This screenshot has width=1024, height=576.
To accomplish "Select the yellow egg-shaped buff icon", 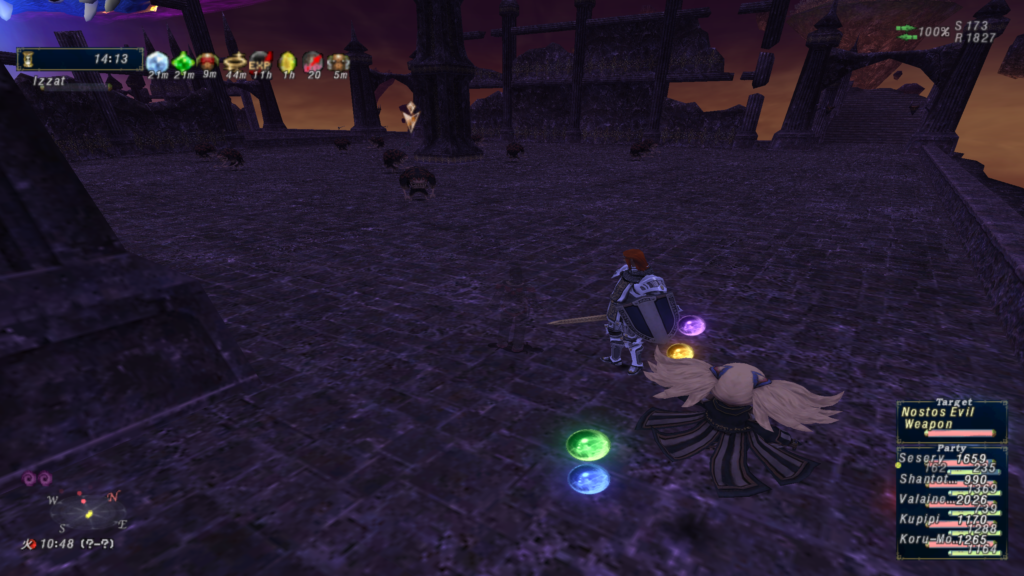I will click(x=287, y=62).
